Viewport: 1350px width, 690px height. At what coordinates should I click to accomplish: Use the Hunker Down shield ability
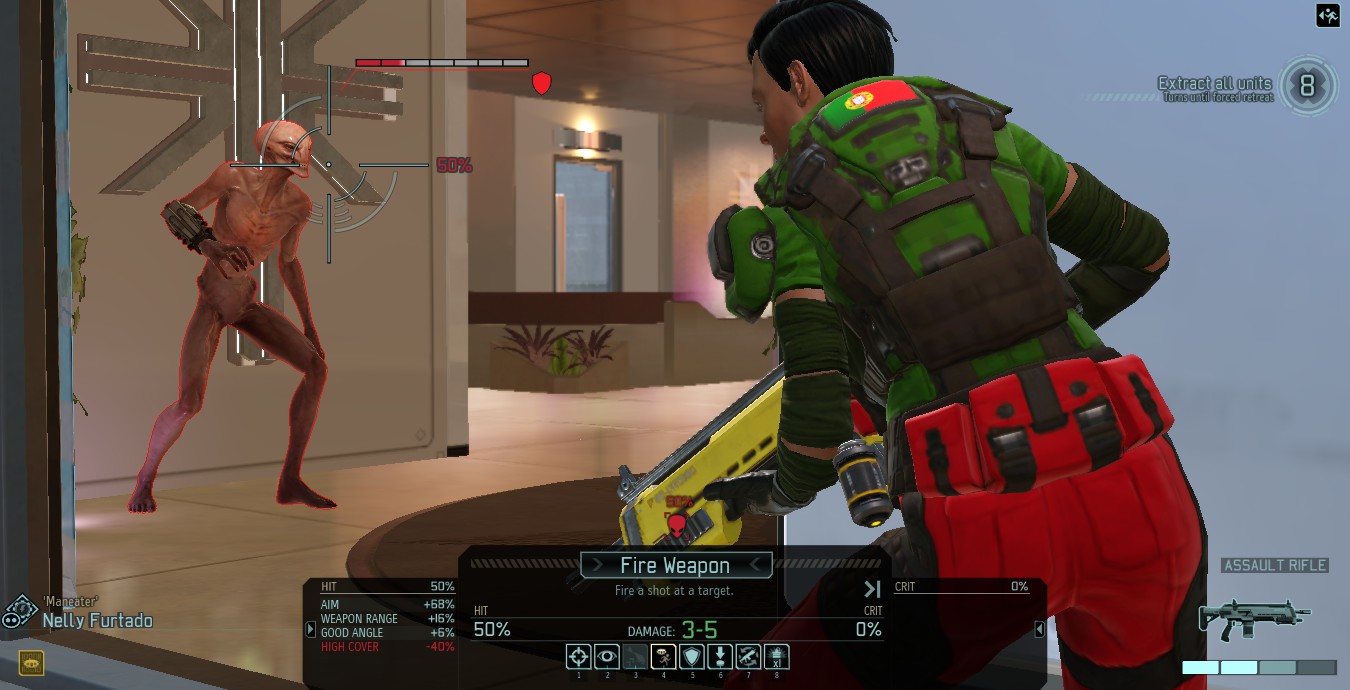[691, 657]
